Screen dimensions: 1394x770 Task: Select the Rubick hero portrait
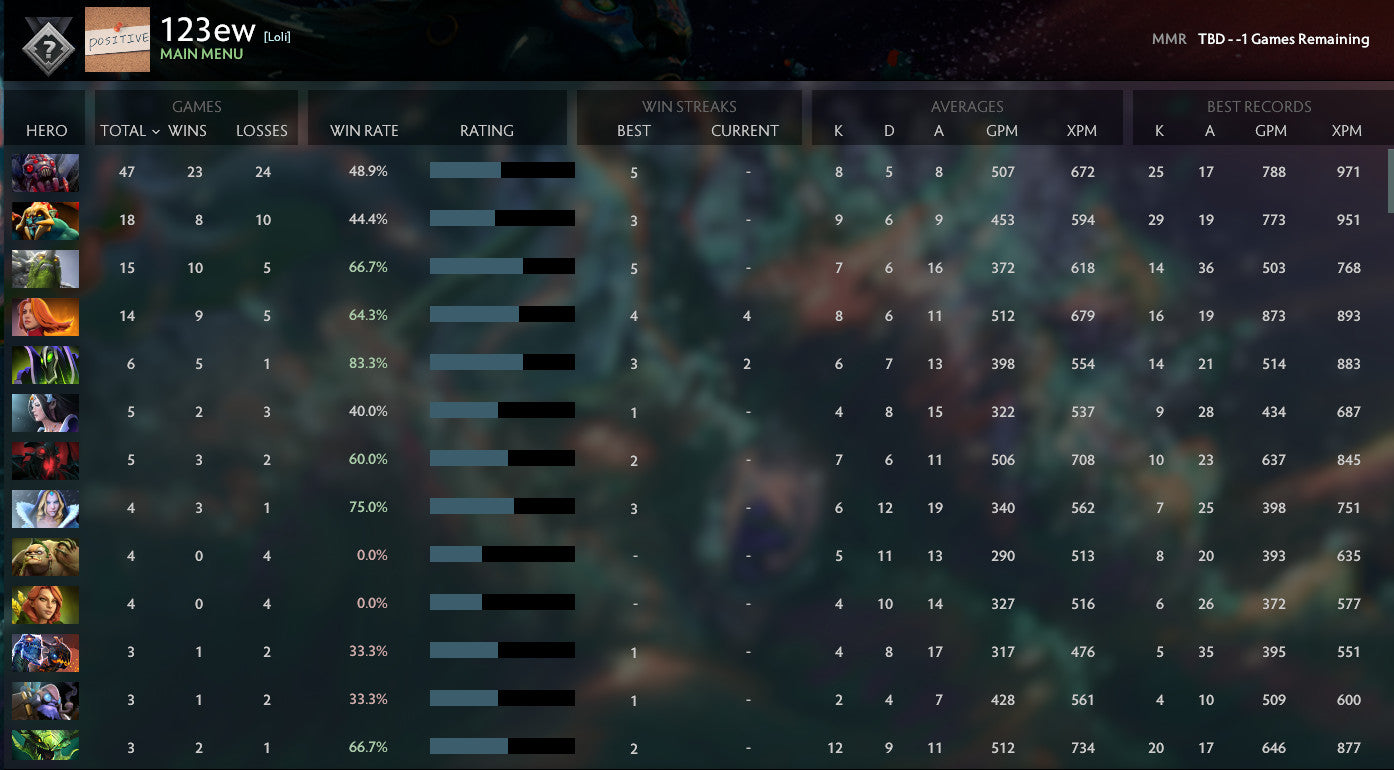coord(45,363)
